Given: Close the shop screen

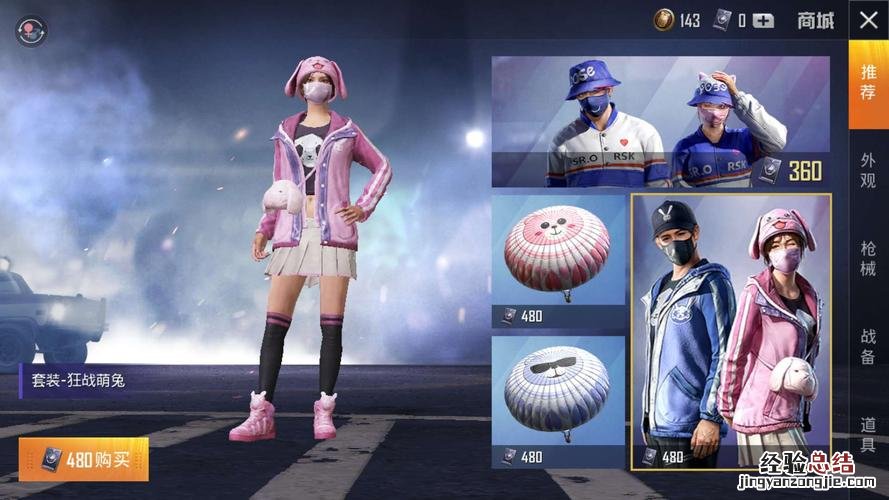Looking at the screenshot, I should [x=867, y=20].
